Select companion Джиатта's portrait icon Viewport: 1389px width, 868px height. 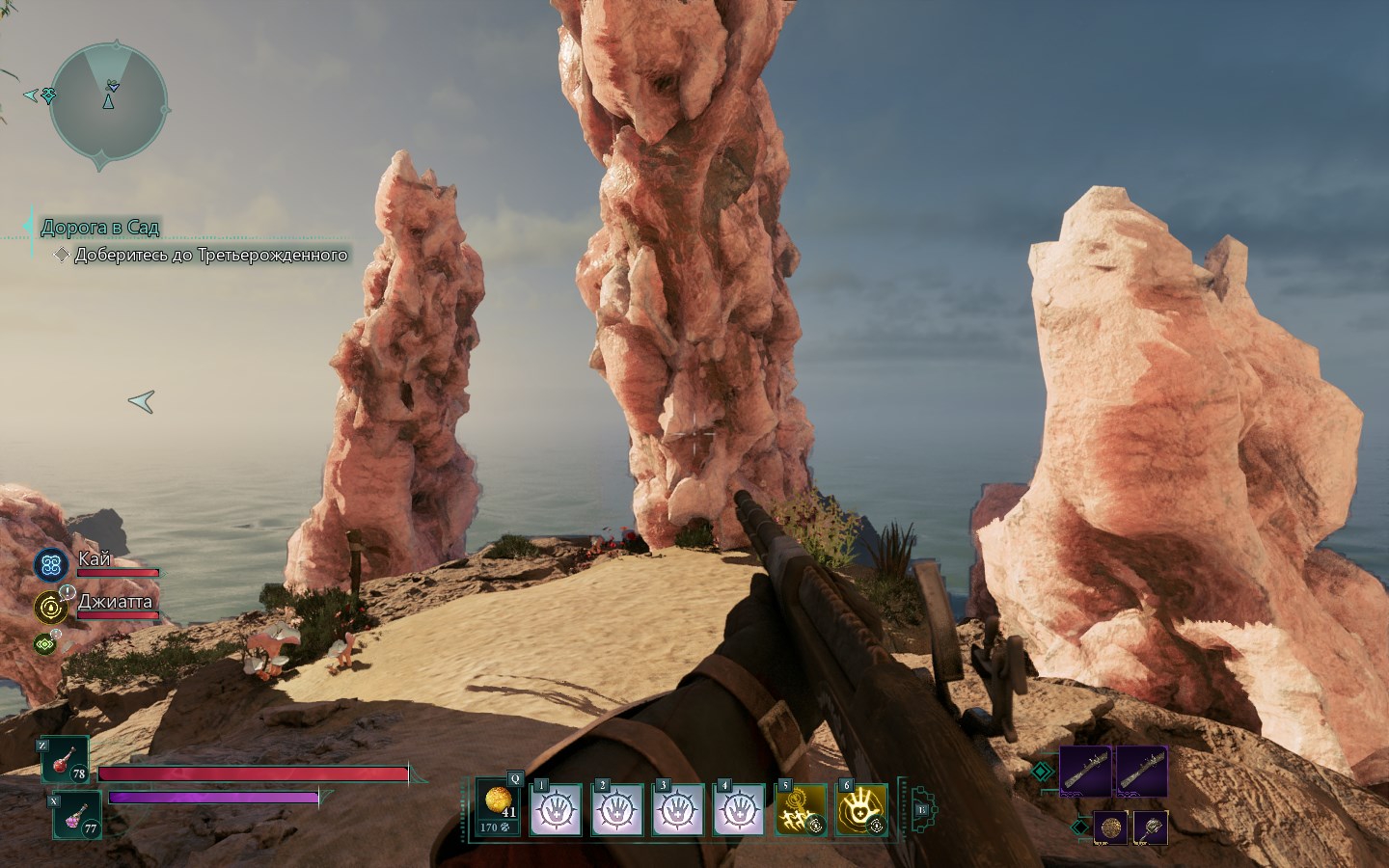[x=51, y=607]
